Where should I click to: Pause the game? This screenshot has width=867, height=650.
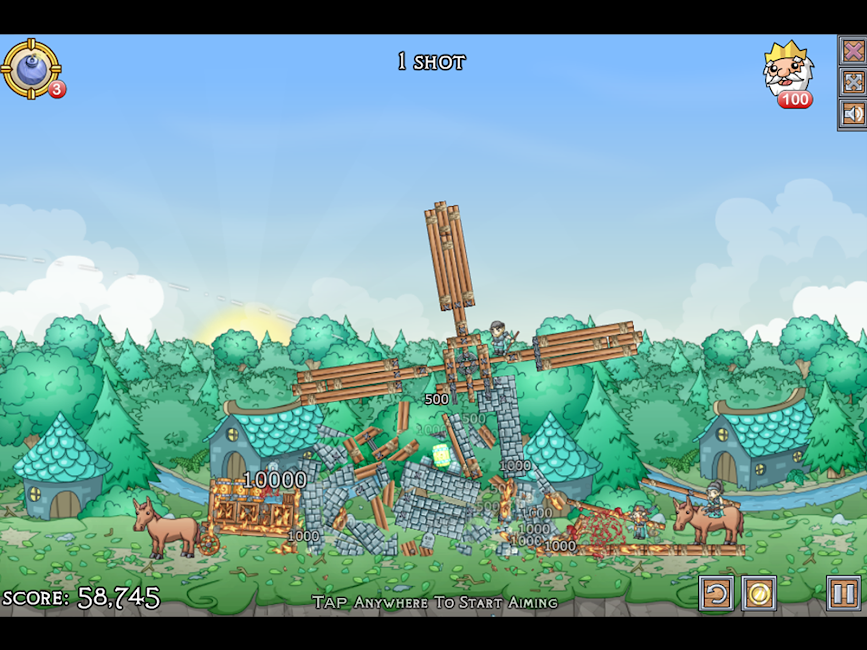point(843,594)
